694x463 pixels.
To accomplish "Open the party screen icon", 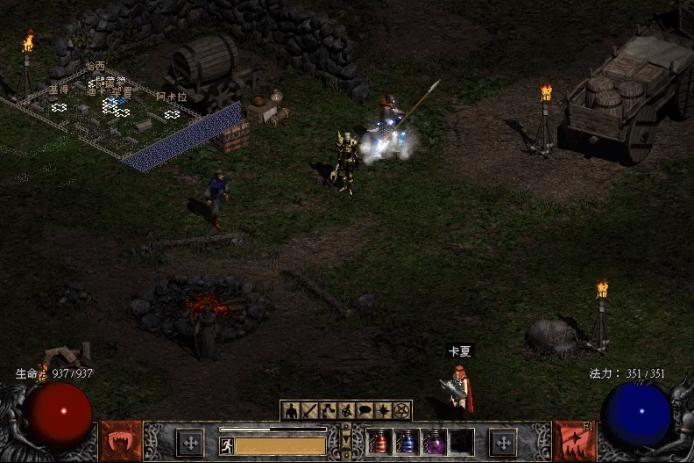I will coord(346,410).
